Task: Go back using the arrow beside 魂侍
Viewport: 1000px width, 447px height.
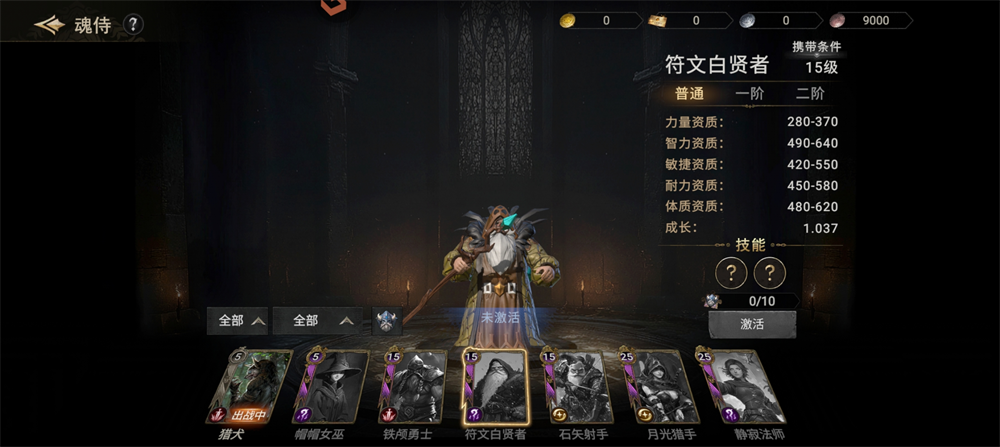Action: coord(49,25)
